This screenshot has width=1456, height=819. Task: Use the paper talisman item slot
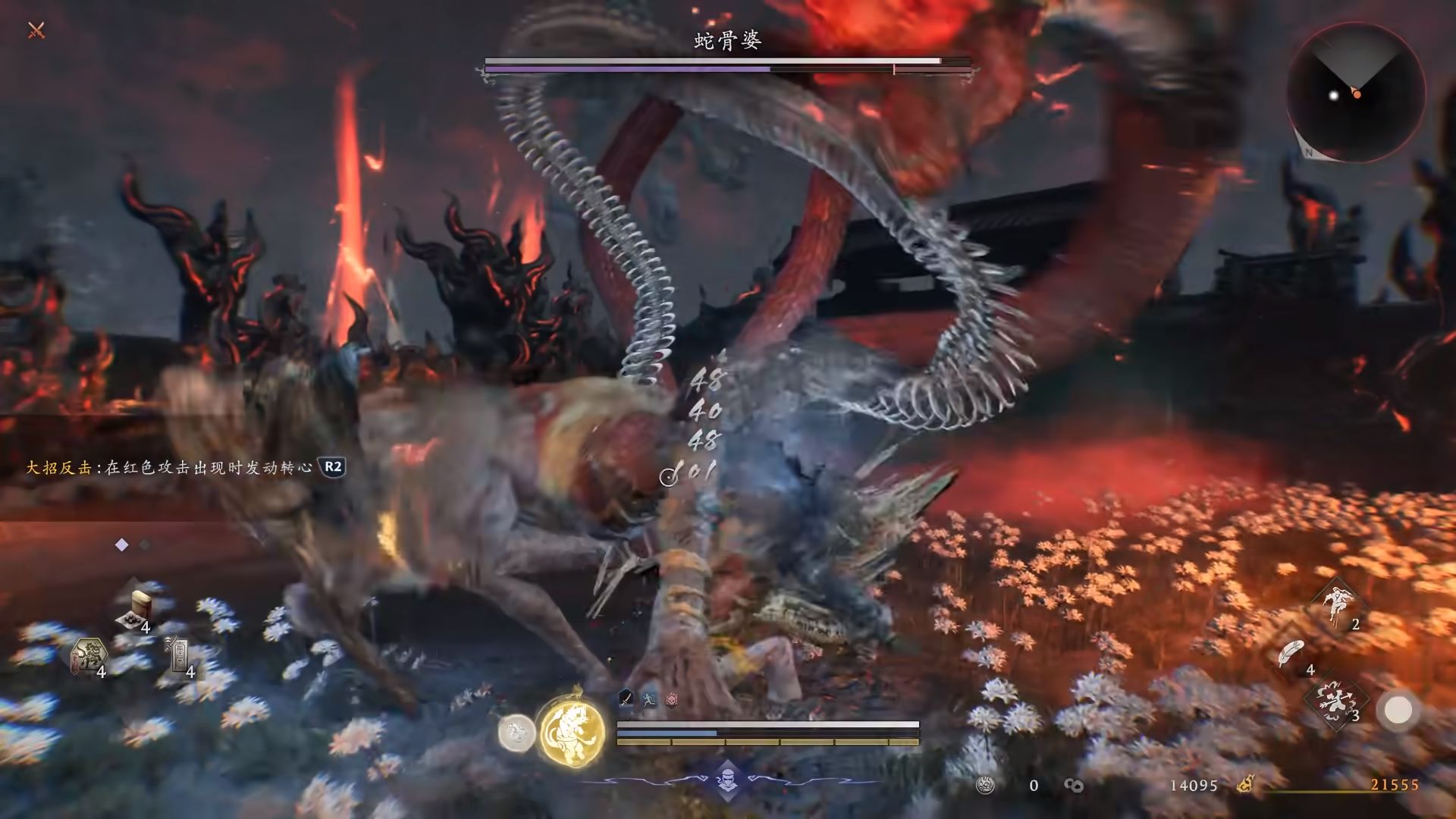click(179, 654)
